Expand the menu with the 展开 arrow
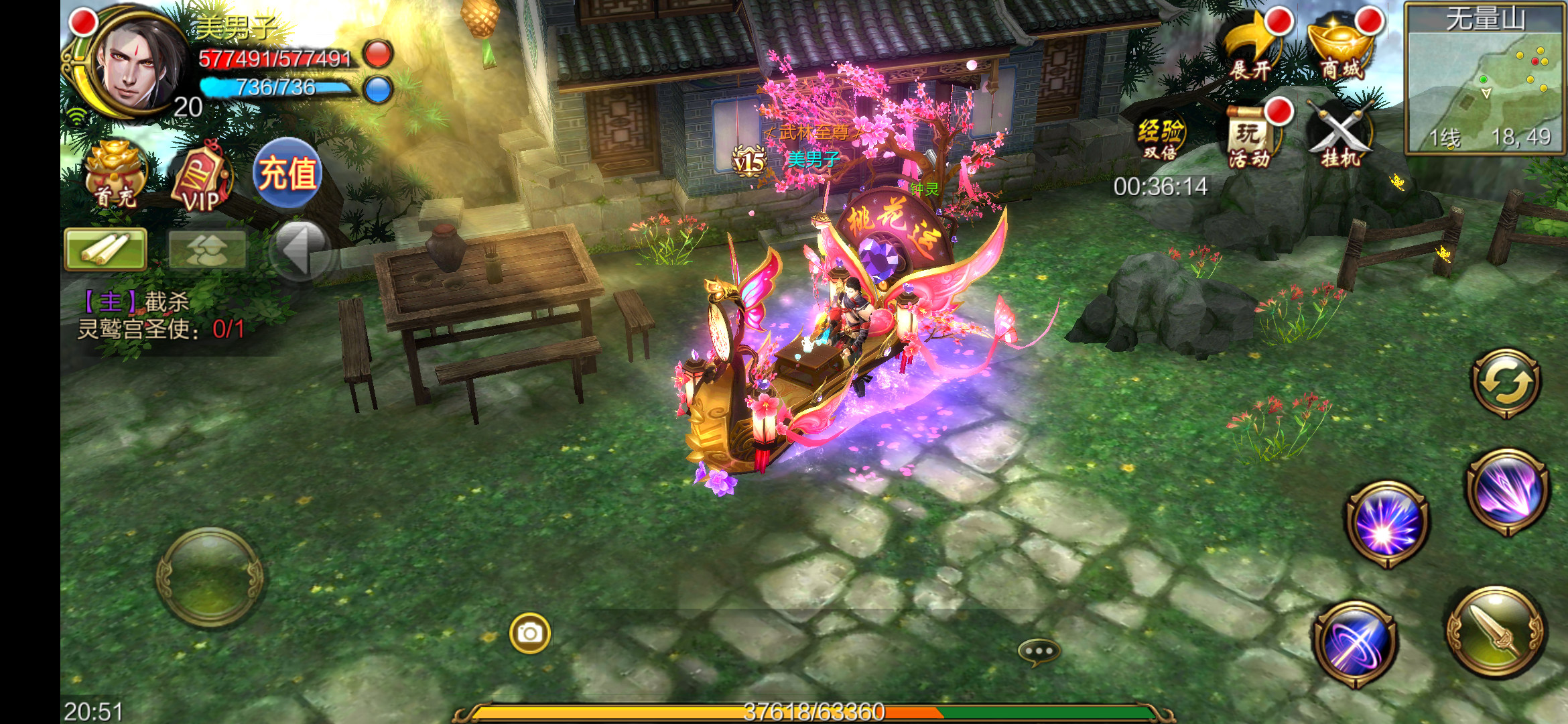Viewport: 1568px width, 724px height. [x=1252, y=48]
